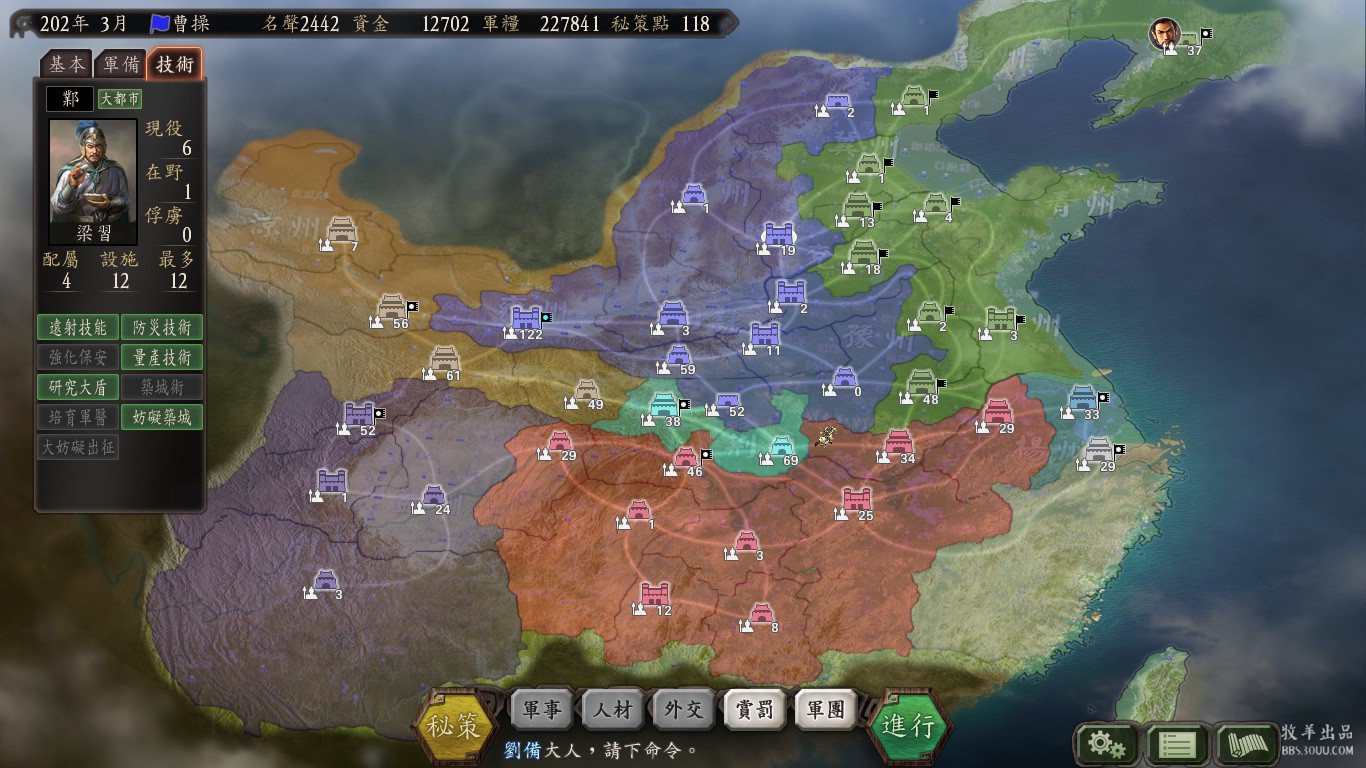This screenshot has height=768, width=1366.
Task: Pick the 研究大盾 technology
Action: click(x=78, y=387)
